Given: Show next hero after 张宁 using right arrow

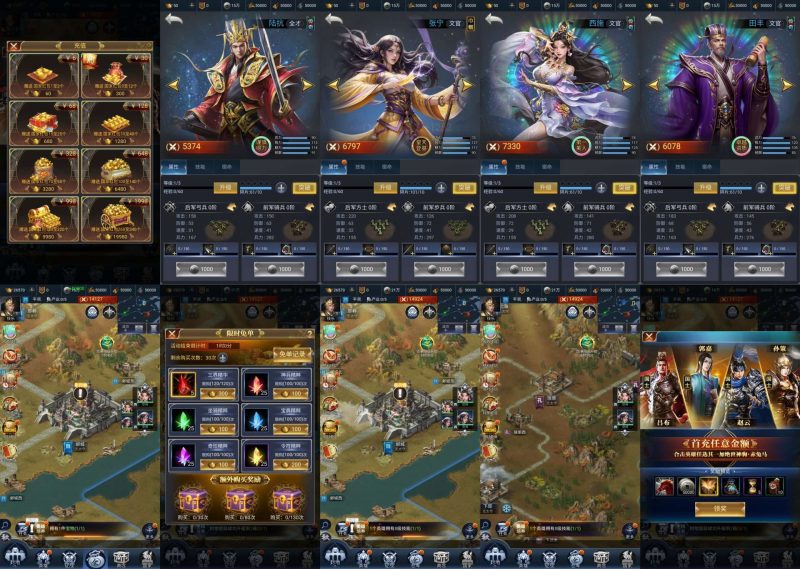Looking at the screenshot, I should 466,85.
